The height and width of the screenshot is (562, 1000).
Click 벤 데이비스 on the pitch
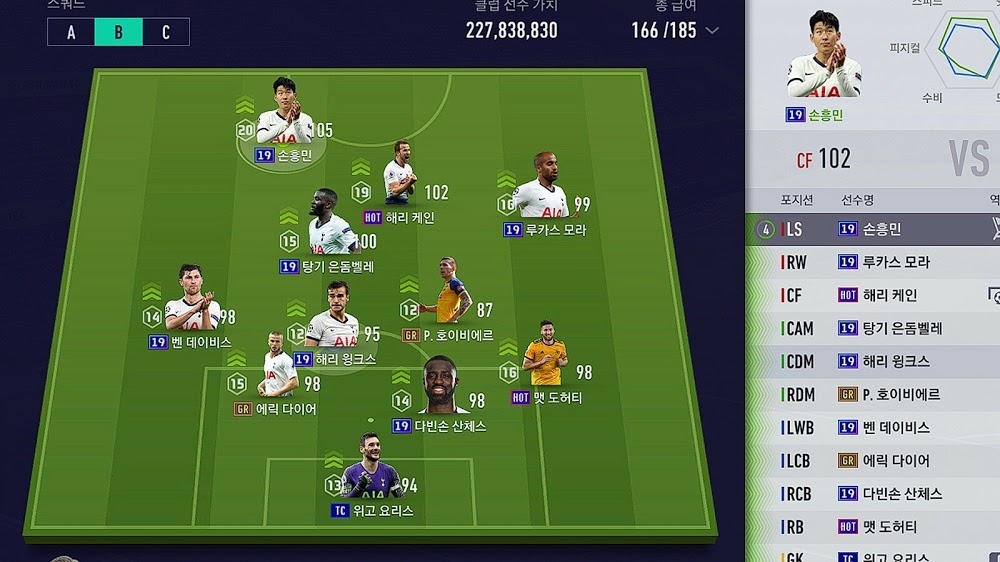[190, 305]
